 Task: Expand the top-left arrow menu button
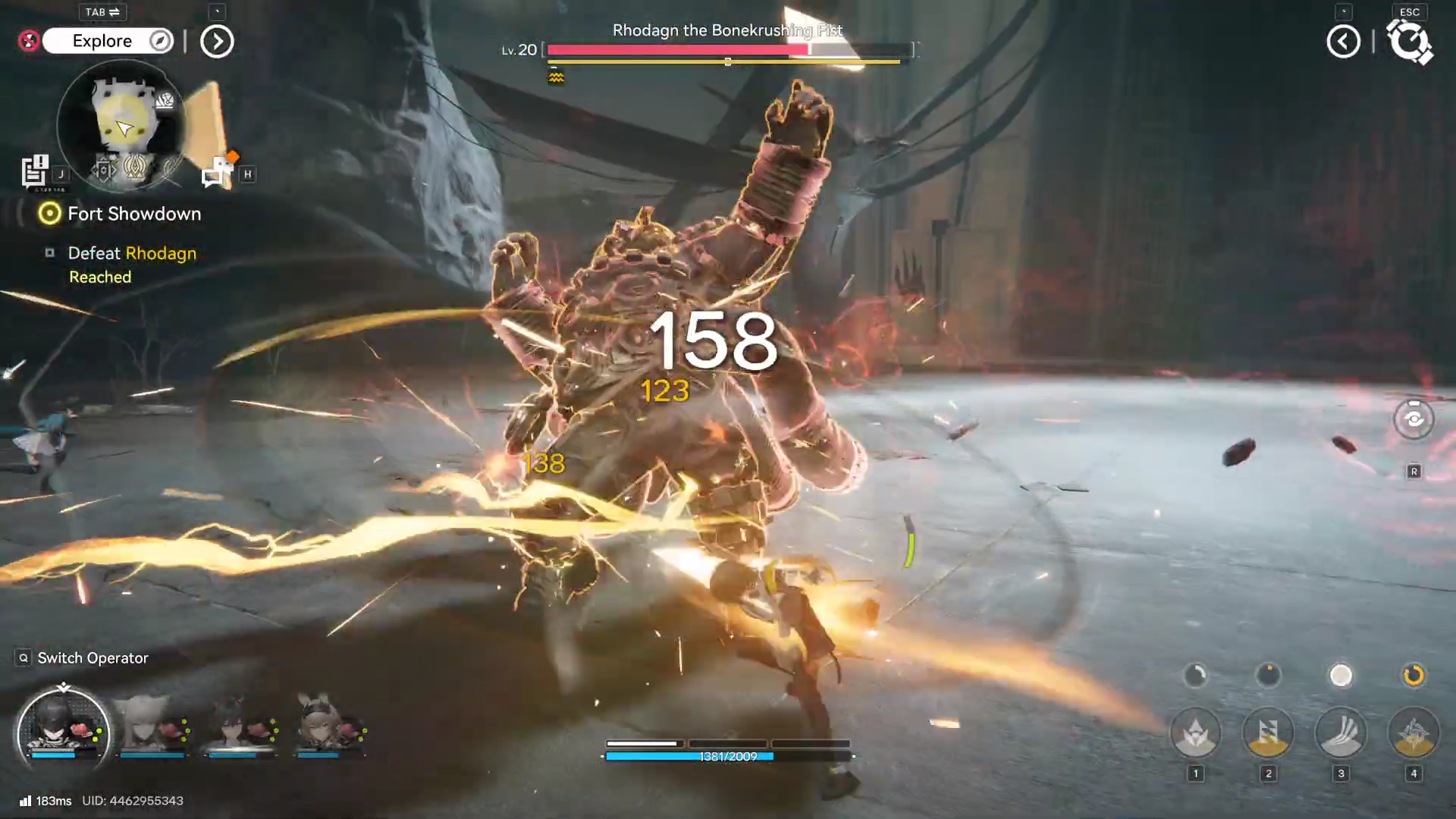click(x=217, y=42)
